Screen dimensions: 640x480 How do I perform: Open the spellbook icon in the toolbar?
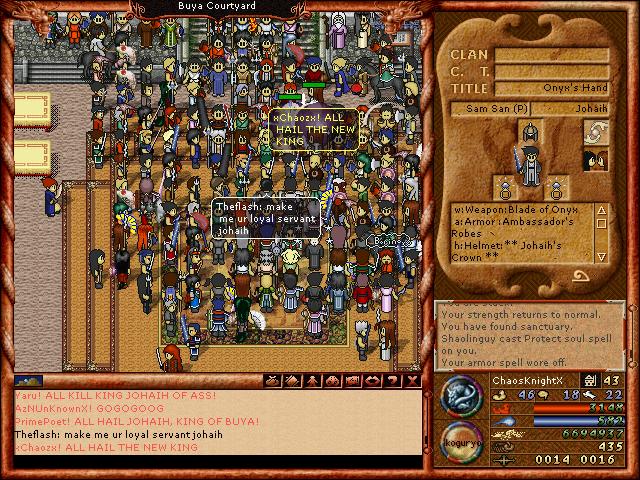pos(292,381)
